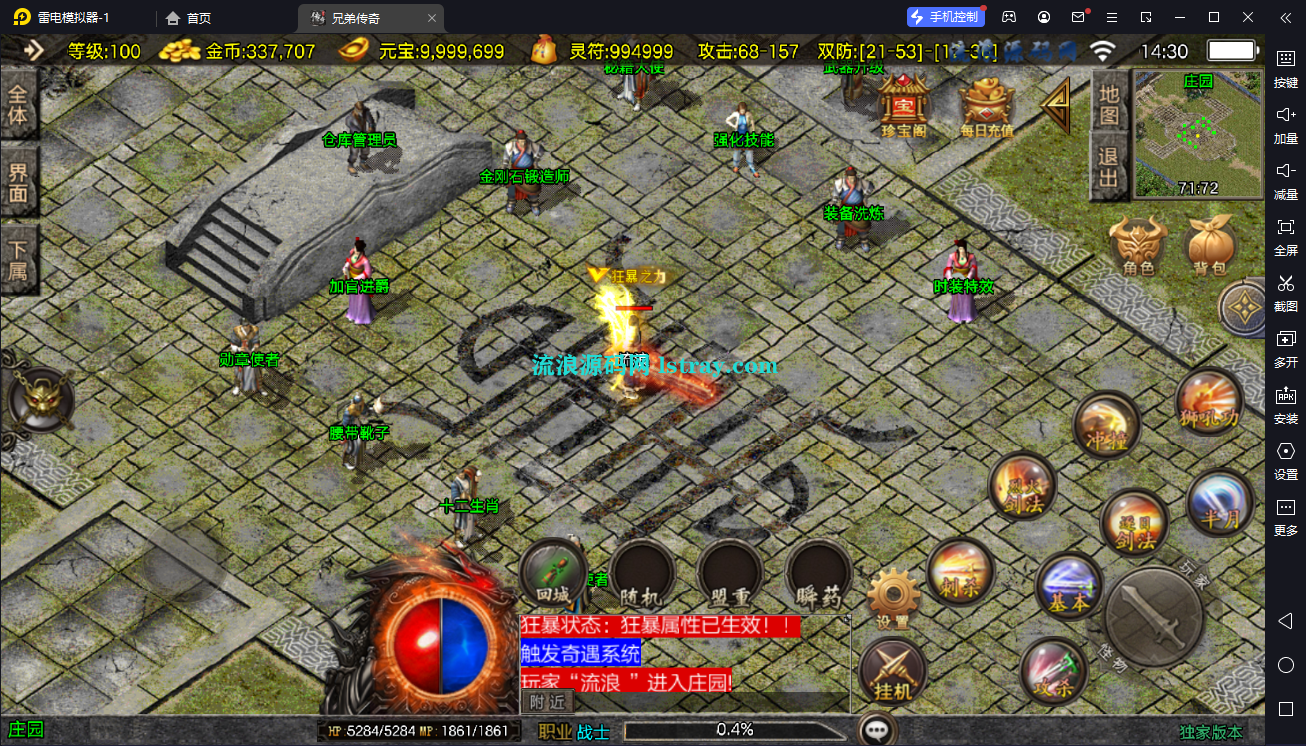Use the 回城 town return scroll
This screenshot has width=1306, height=746.
552,573
